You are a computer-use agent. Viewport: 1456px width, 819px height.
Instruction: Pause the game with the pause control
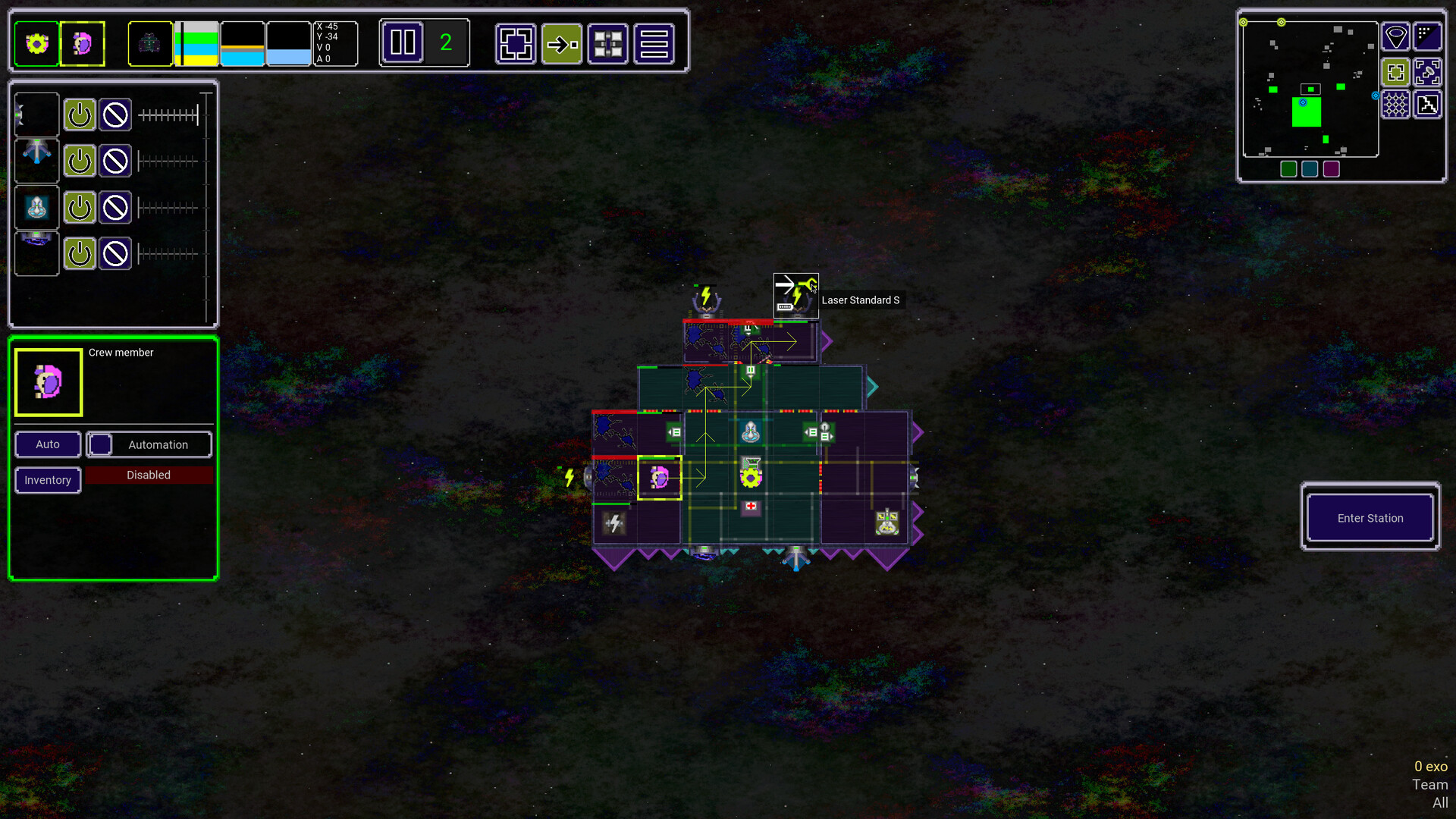[402, 43]
